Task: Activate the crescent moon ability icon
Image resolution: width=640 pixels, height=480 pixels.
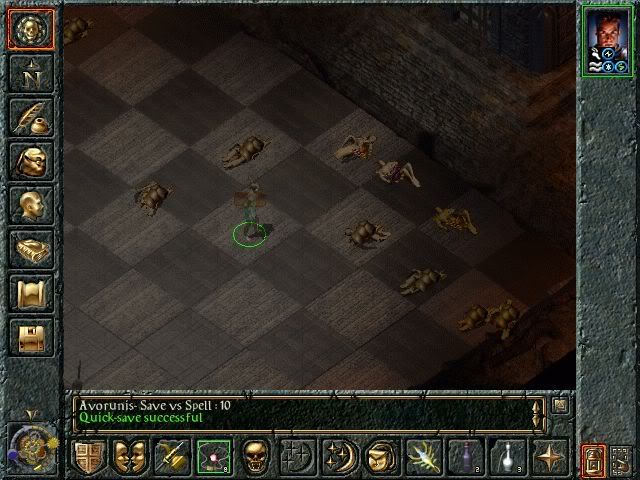Action: point(338,457)
